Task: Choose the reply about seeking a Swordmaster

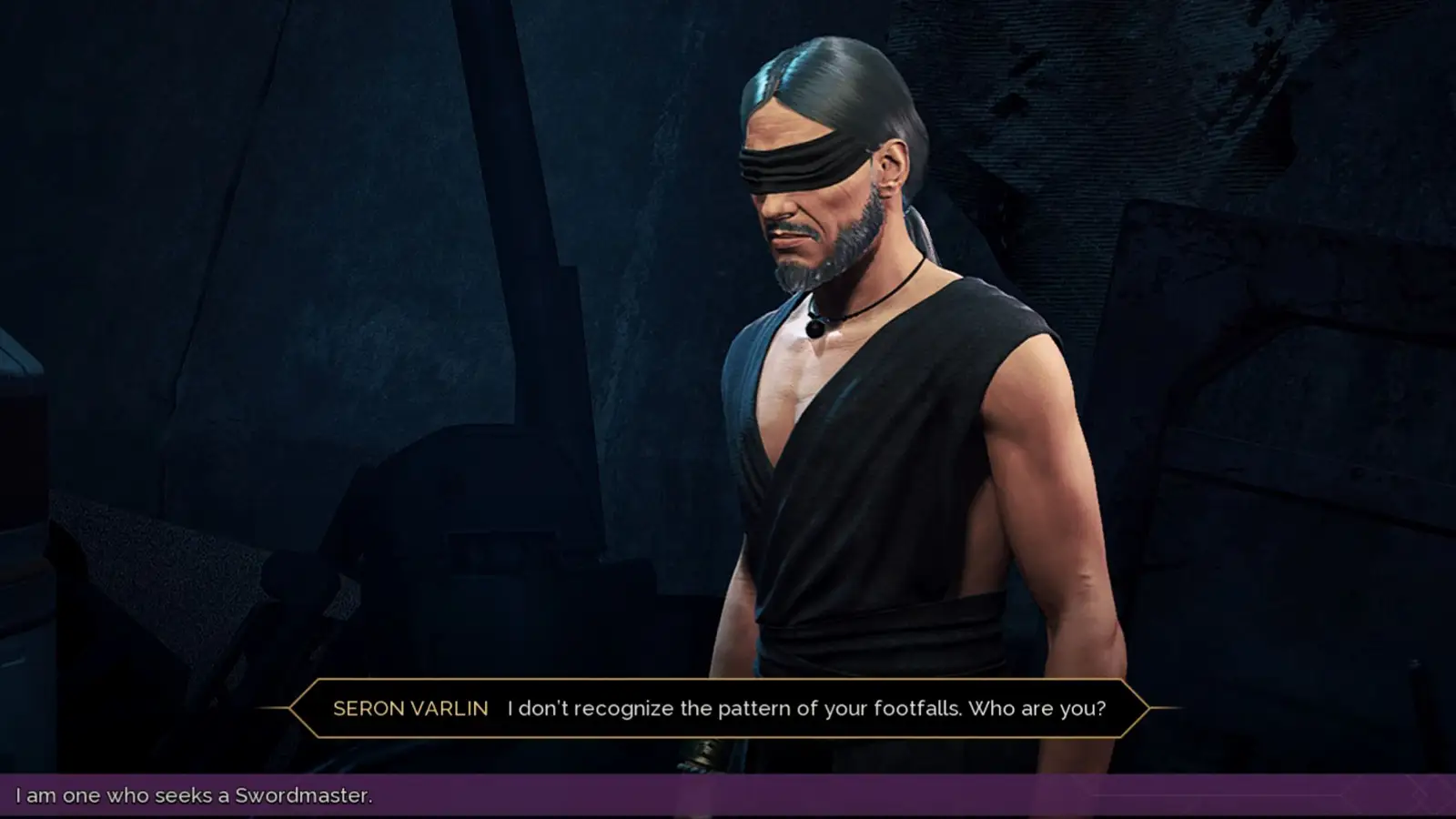Action: 194,795
